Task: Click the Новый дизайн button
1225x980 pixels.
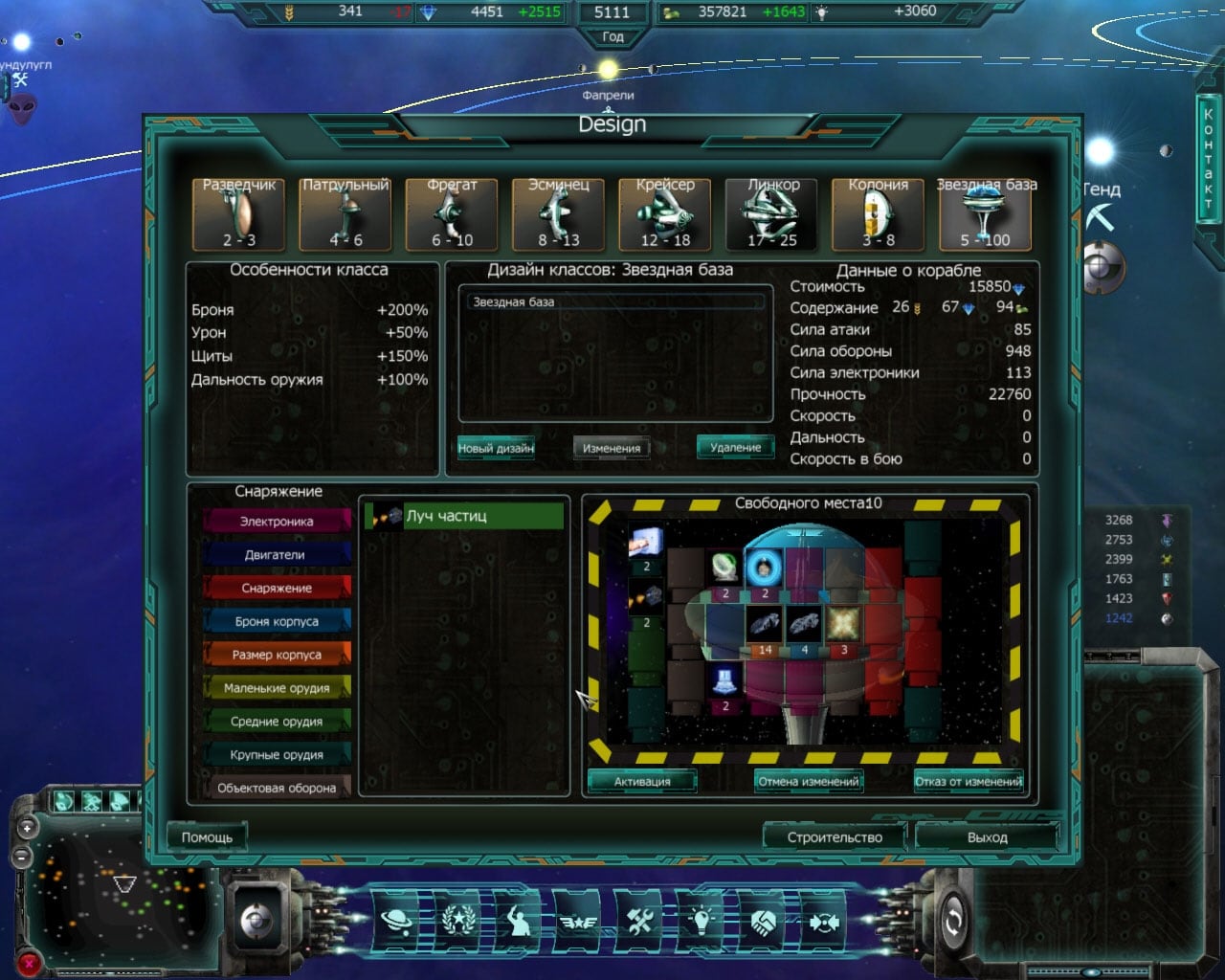Action: pos(496,448)
